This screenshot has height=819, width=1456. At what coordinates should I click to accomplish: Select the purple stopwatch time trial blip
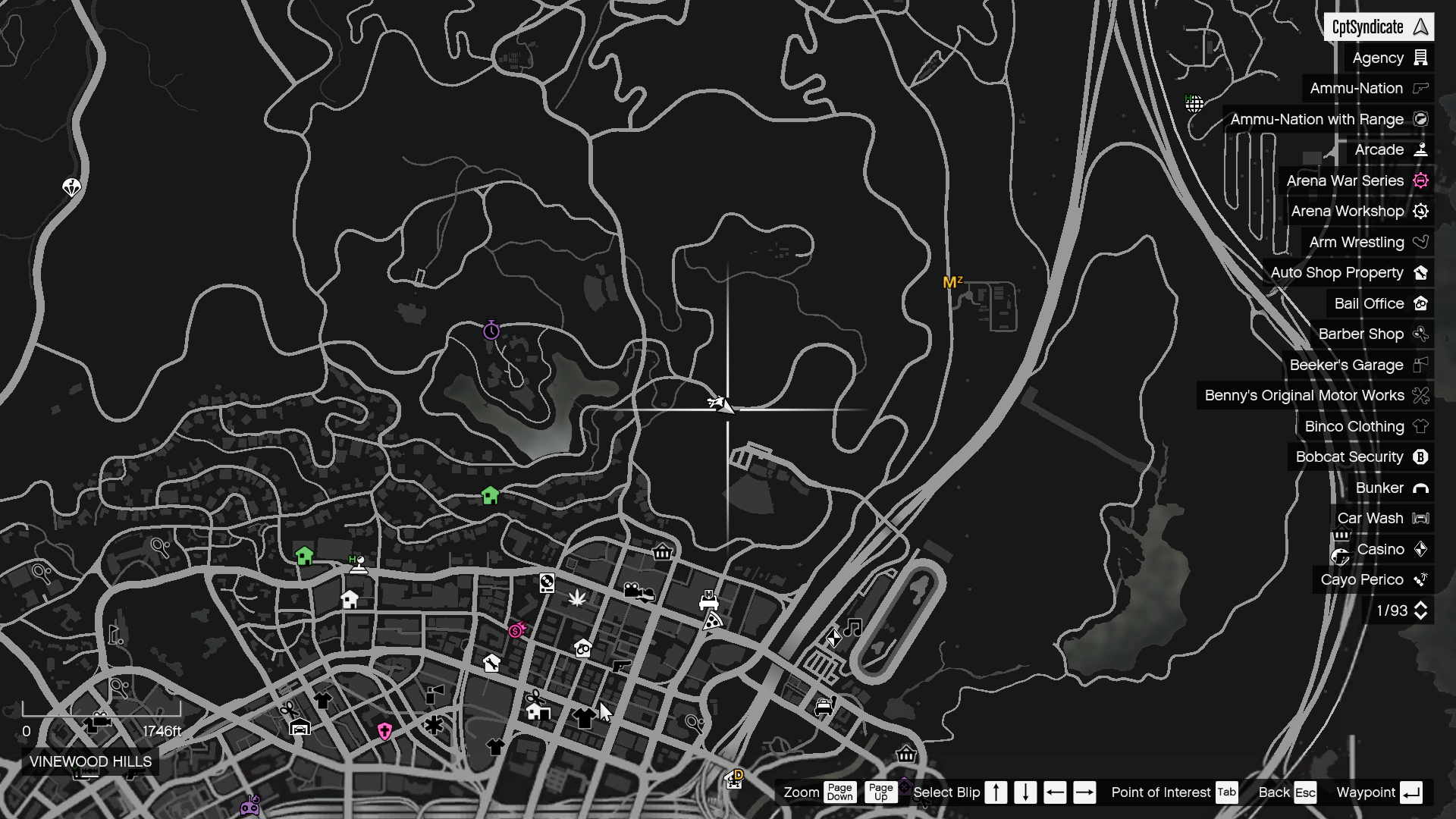pyautogui.click(x=492, y=329)
